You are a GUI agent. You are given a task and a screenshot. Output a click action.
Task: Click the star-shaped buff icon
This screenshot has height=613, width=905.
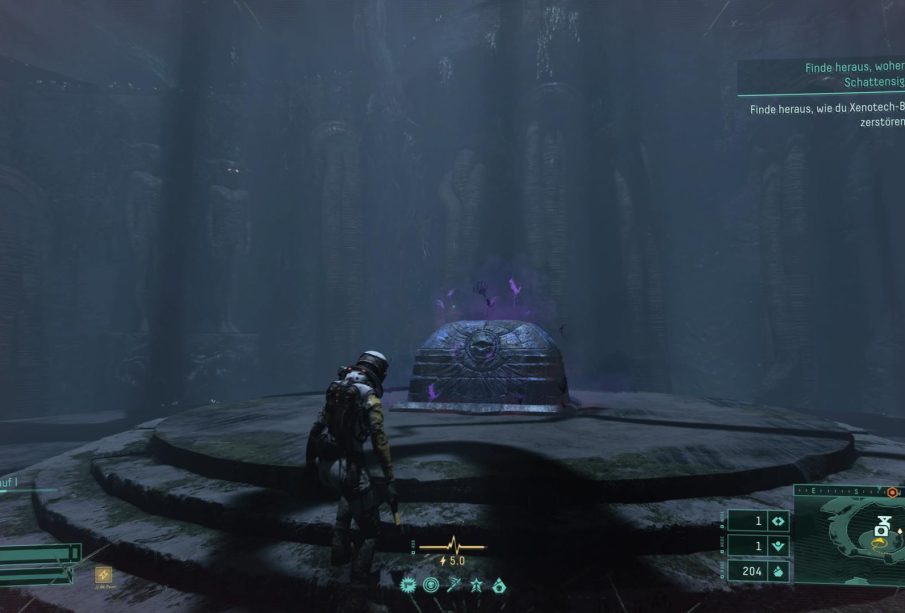tap(477, 584)
